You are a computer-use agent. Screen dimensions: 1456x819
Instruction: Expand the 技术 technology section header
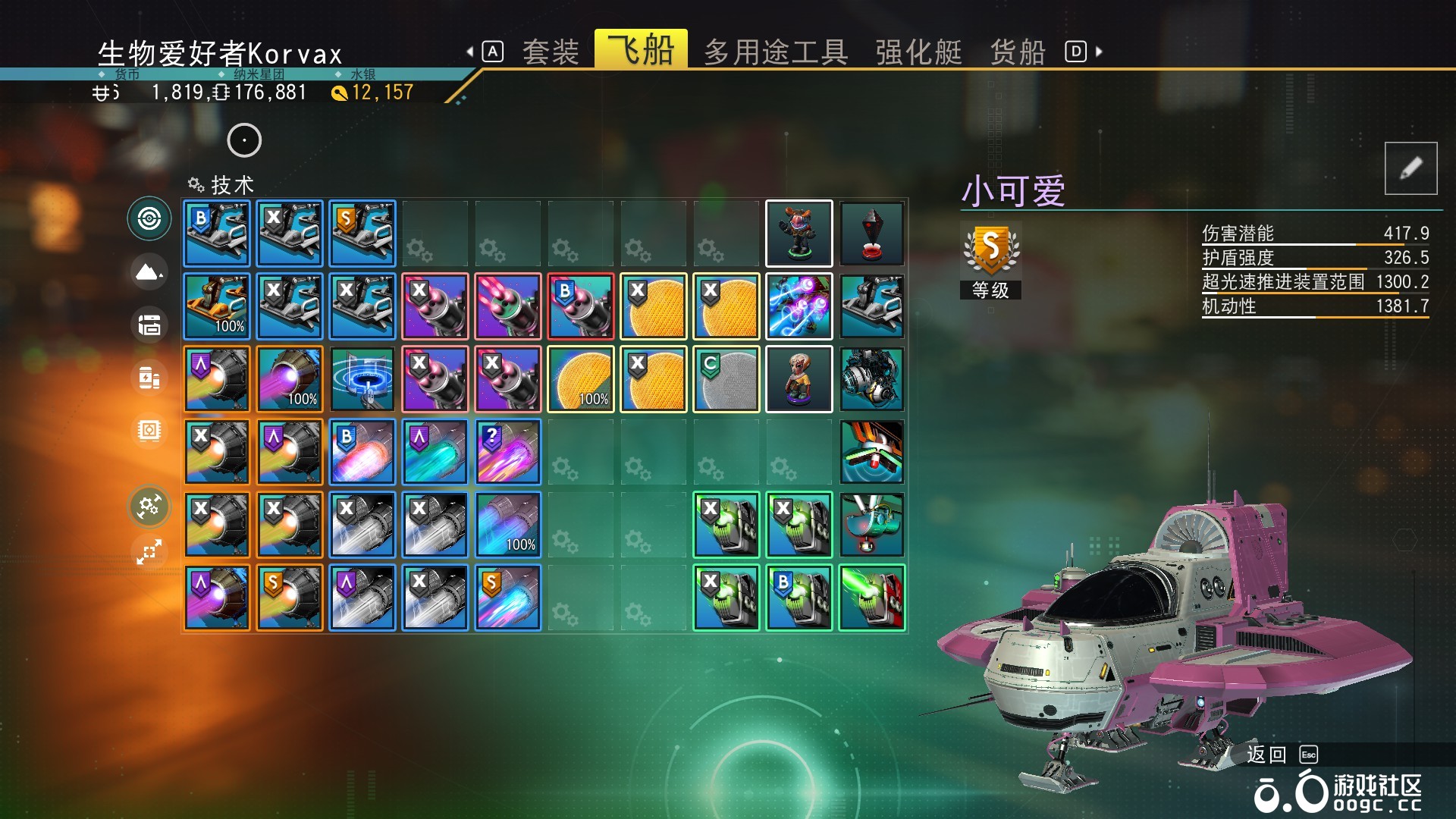[220, 185]
